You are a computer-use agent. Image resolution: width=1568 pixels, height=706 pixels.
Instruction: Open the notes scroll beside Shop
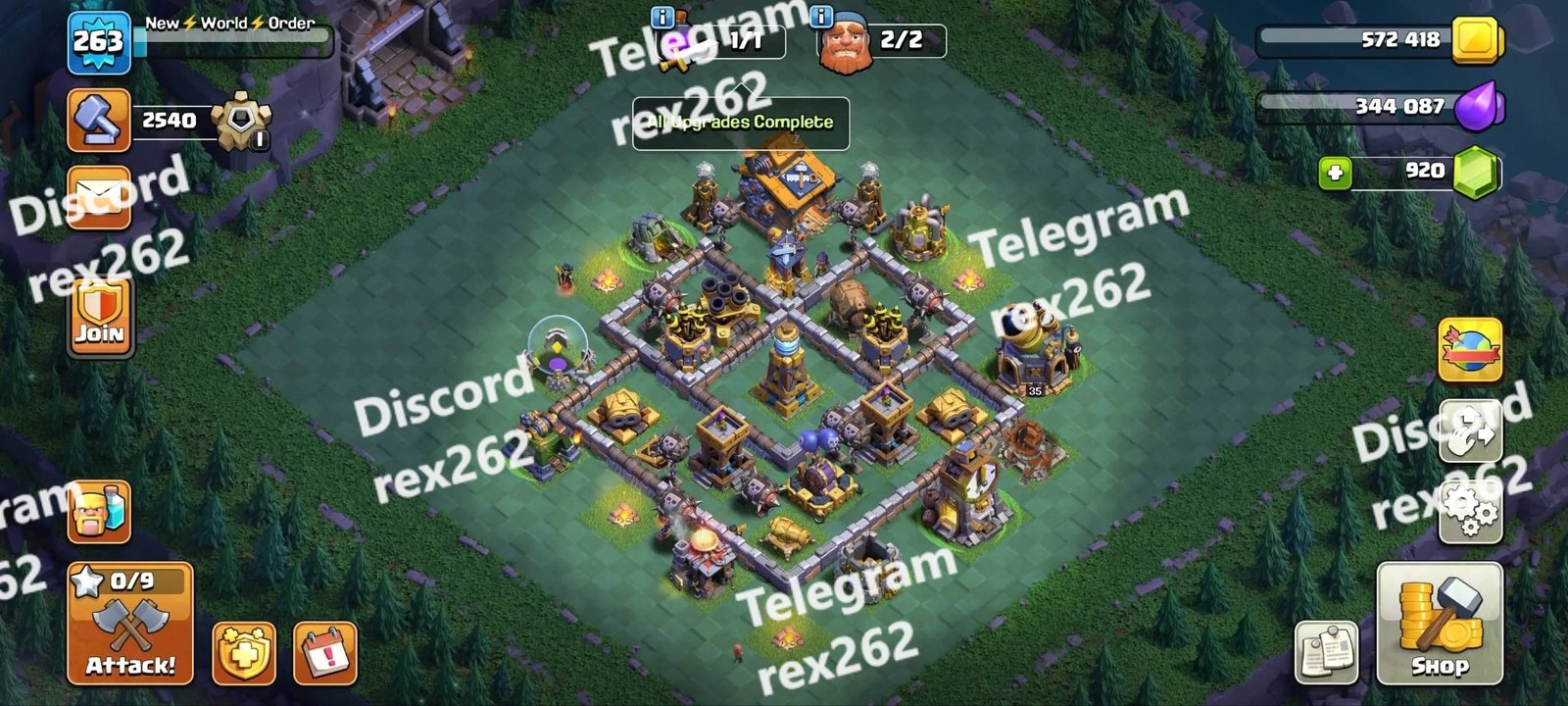coord(1326,652)
